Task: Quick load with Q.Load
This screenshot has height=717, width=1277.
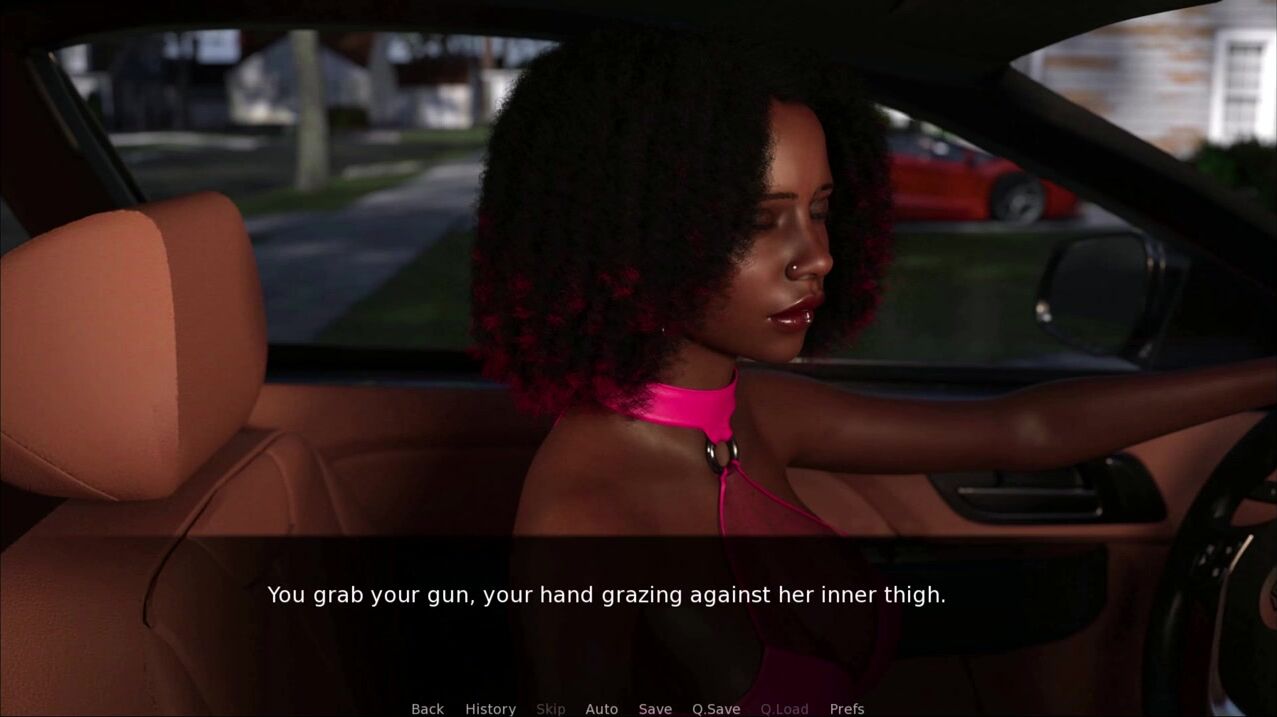Action: tap(784, 708)
